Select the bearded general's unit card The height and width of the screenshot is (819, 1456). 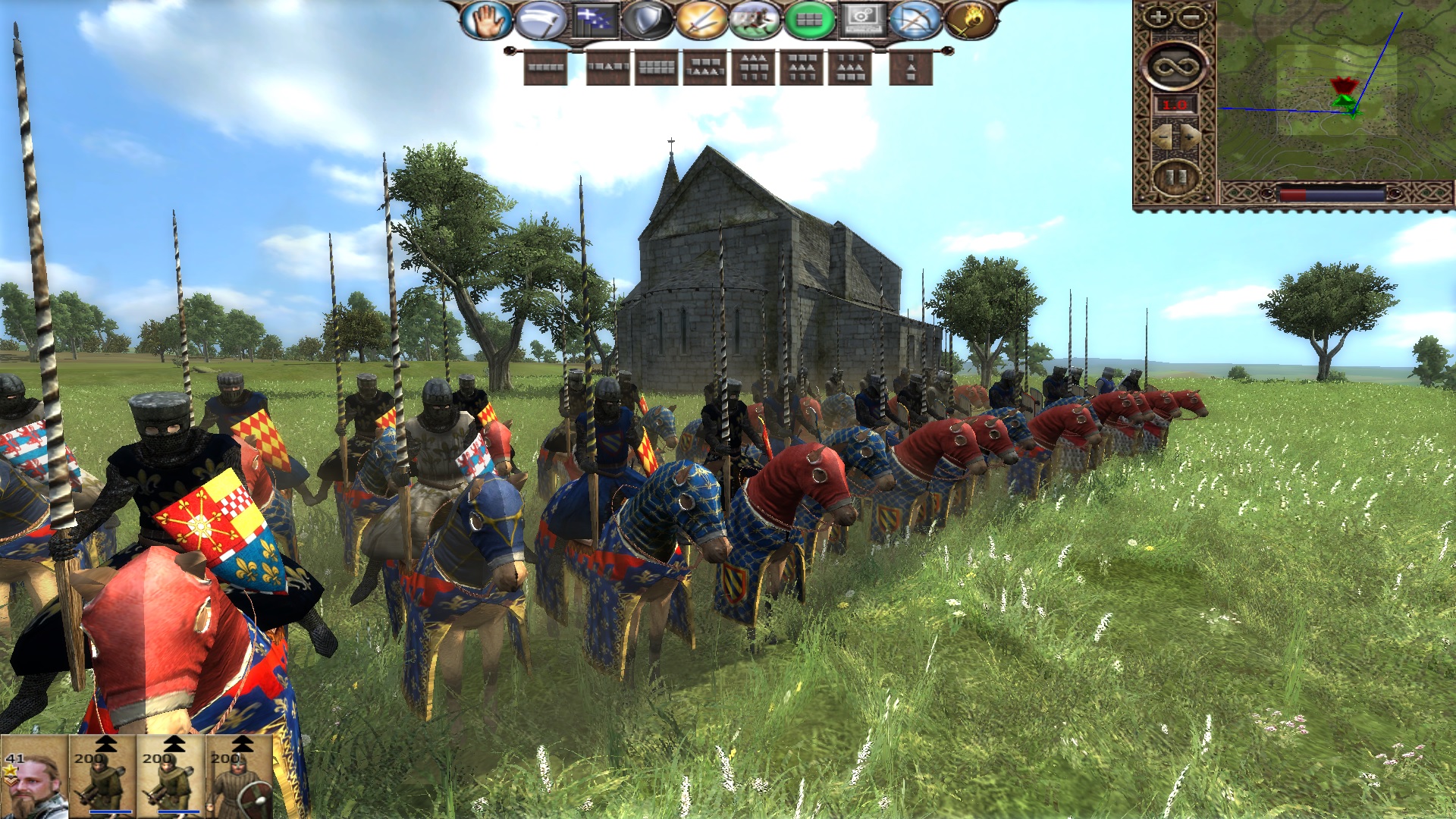point(34,777)
